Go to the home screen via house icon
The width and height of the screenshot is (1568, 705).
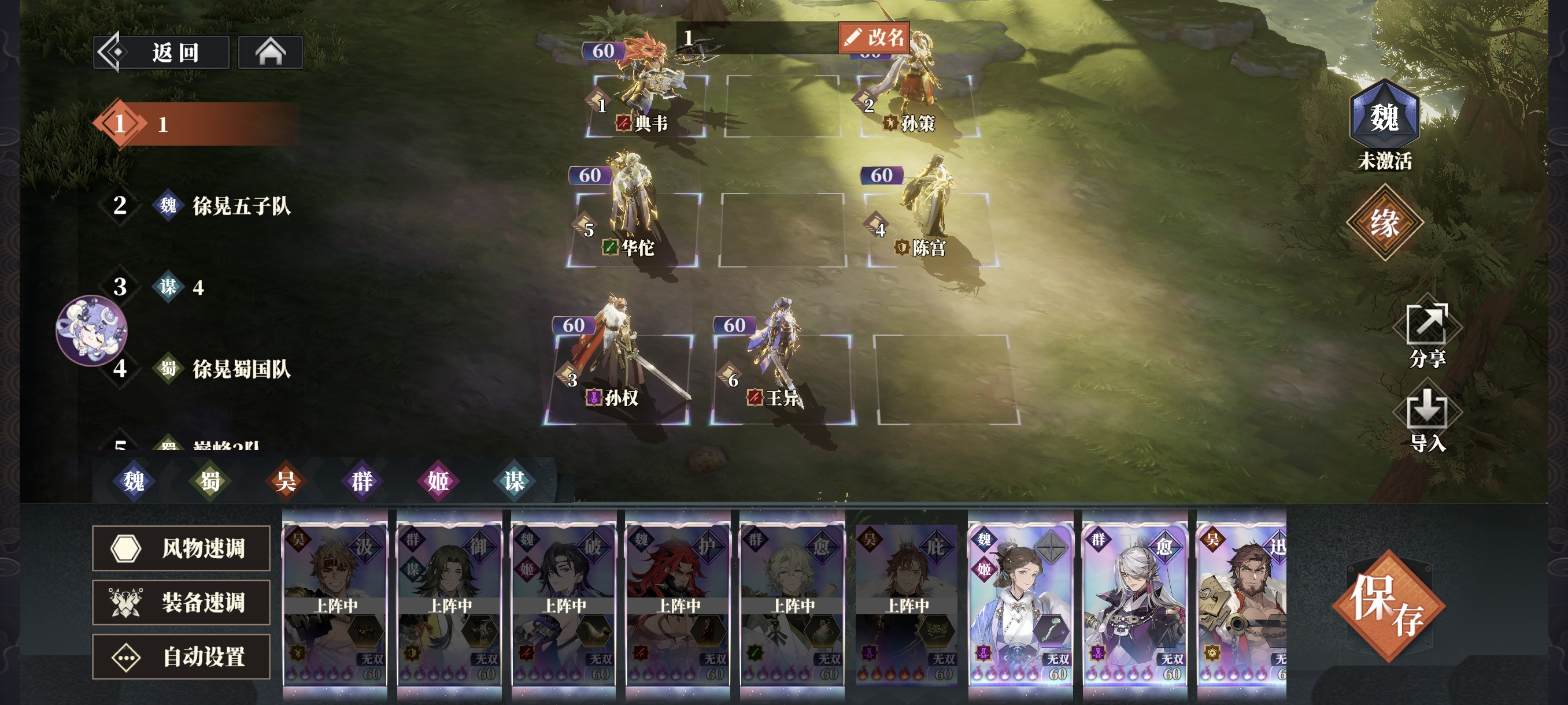[270, 53]
